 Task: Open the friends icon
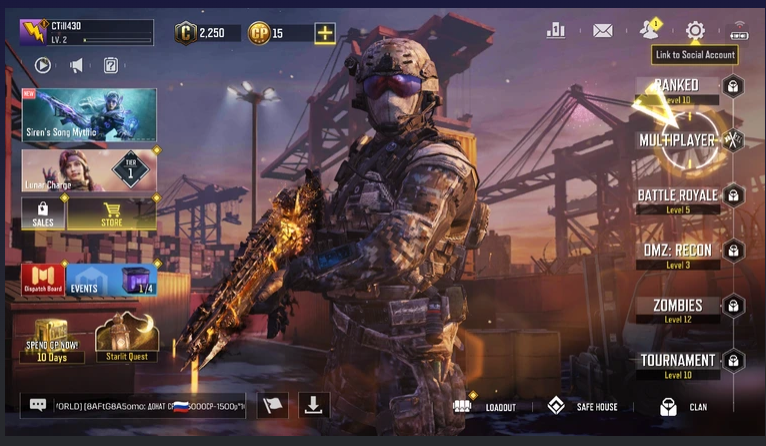650,29
